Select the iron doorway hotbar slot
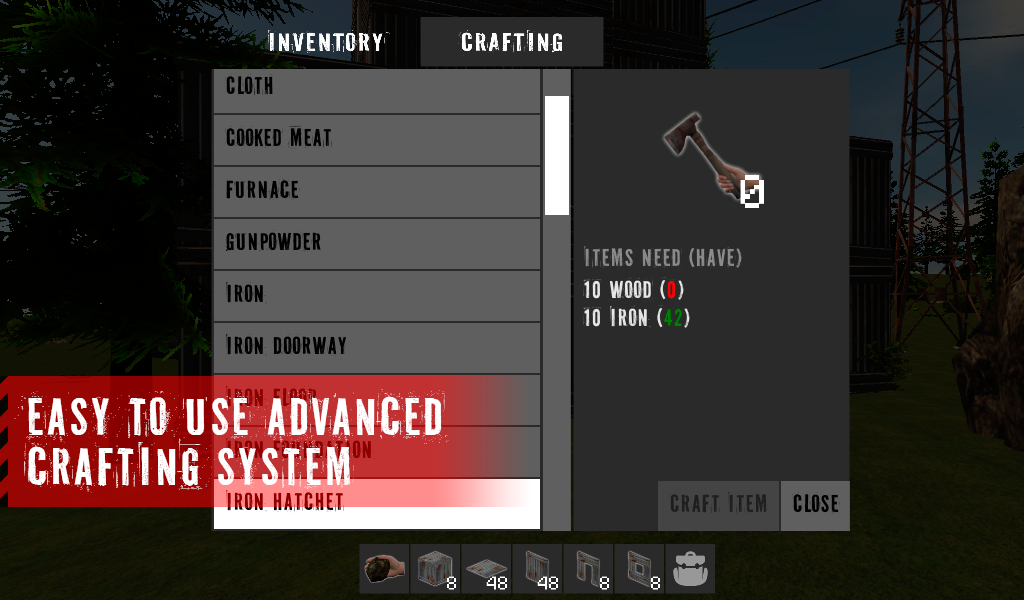The height and width of the screenshot is (600, 1024). 588,569
